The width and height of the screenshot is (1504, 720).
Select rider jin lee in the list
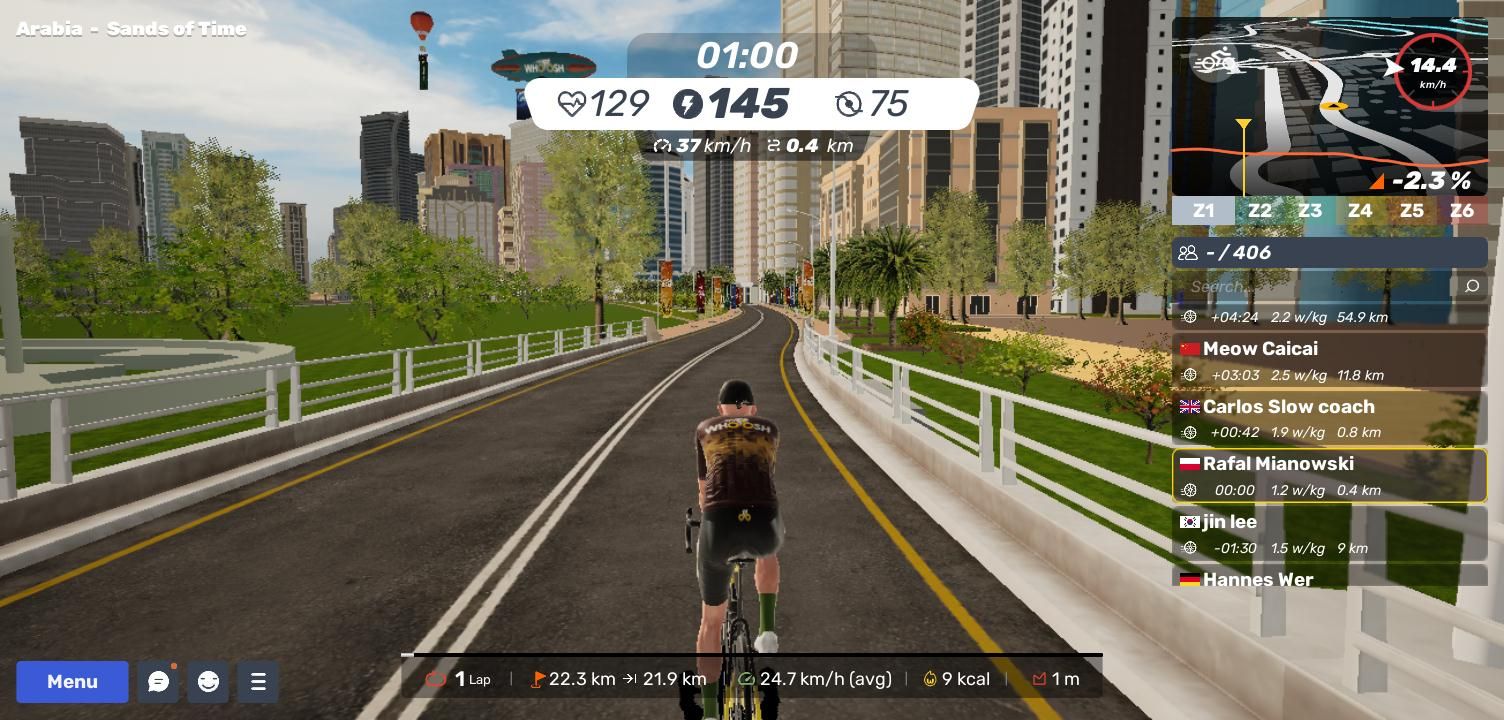tap(1329, 533)
